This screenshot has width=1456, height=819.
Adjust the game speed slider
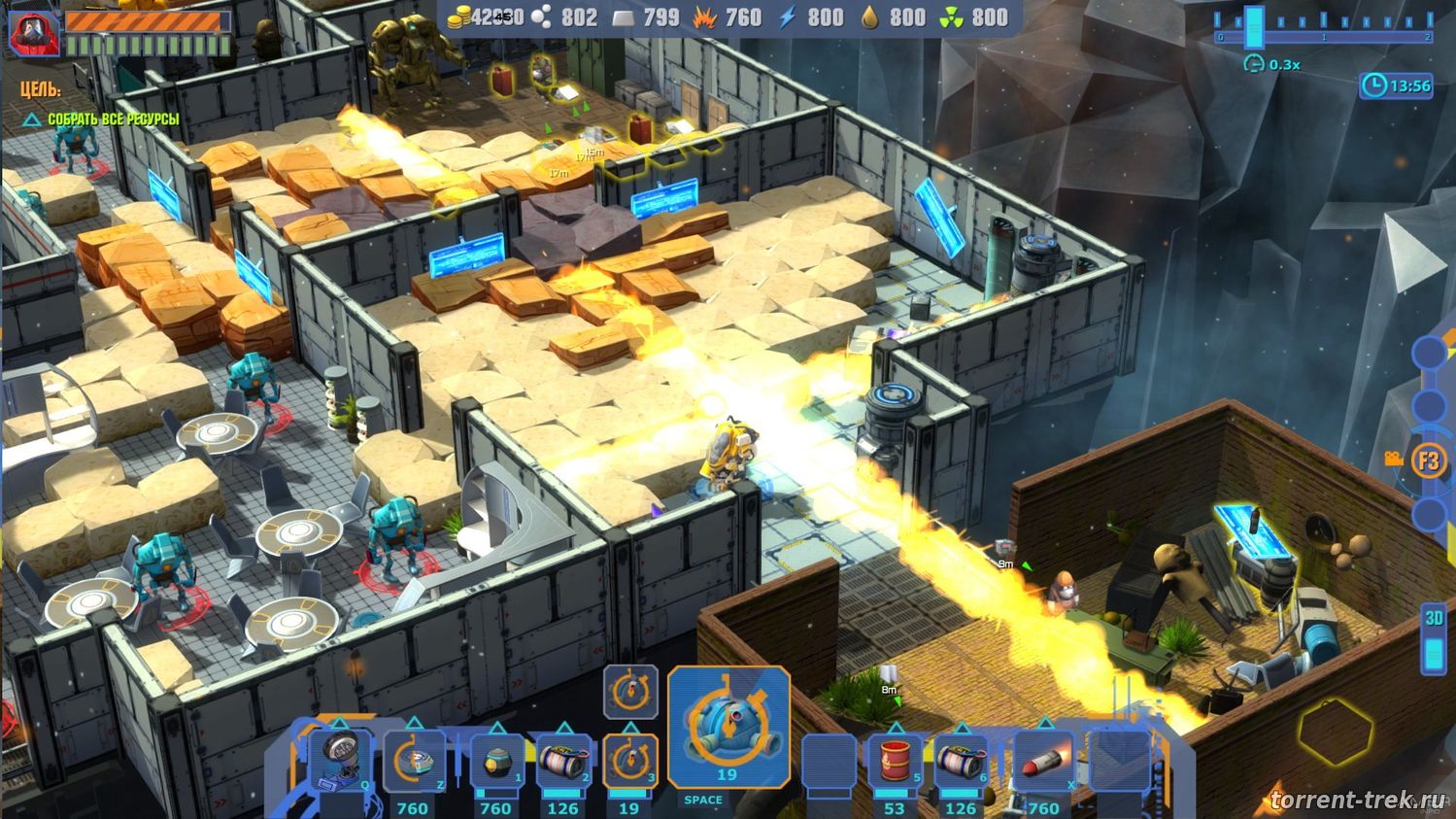click(x=1254, y=25)
